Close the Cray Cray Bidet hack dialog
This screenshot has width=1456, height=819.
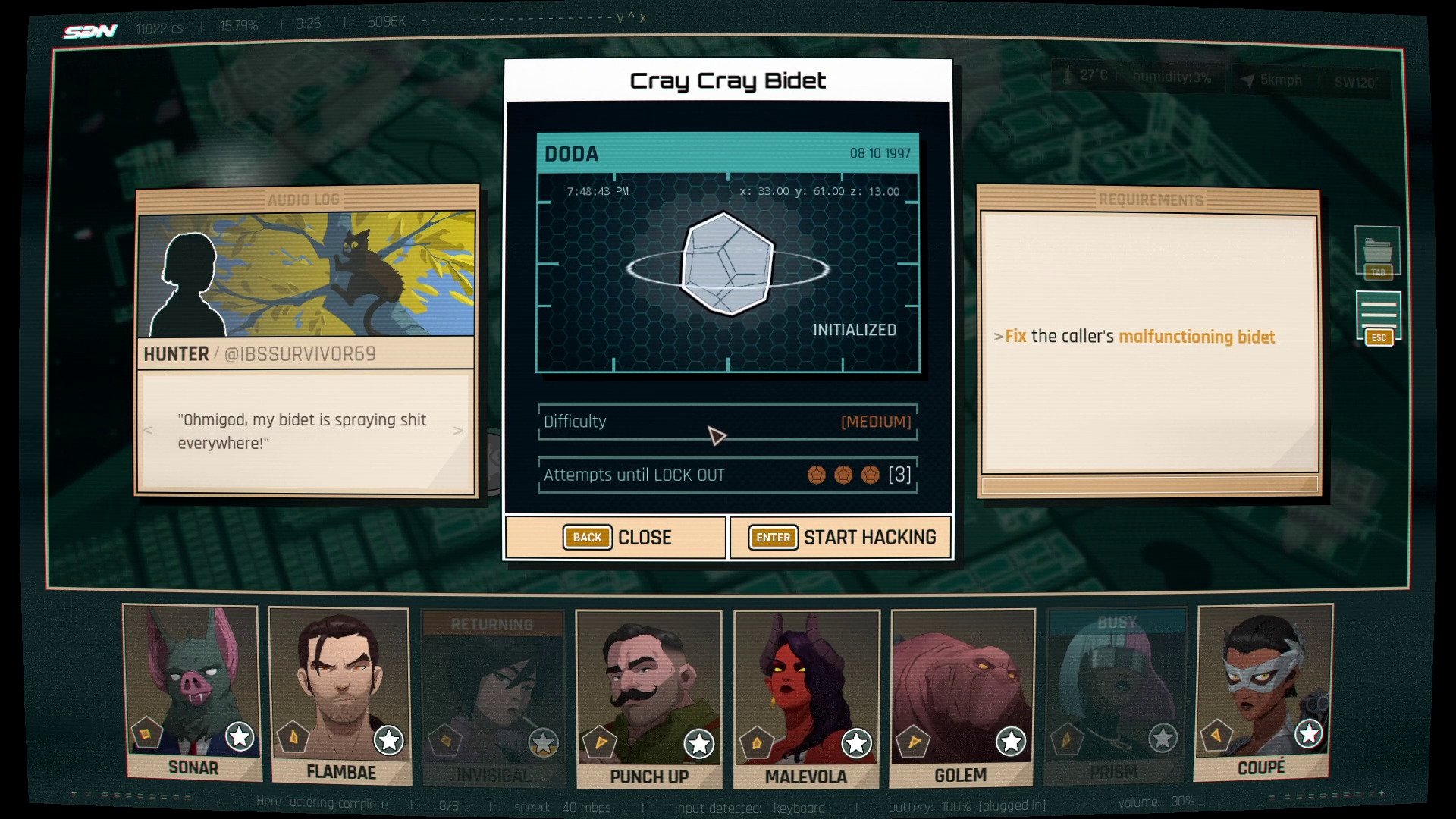point(617,537)
